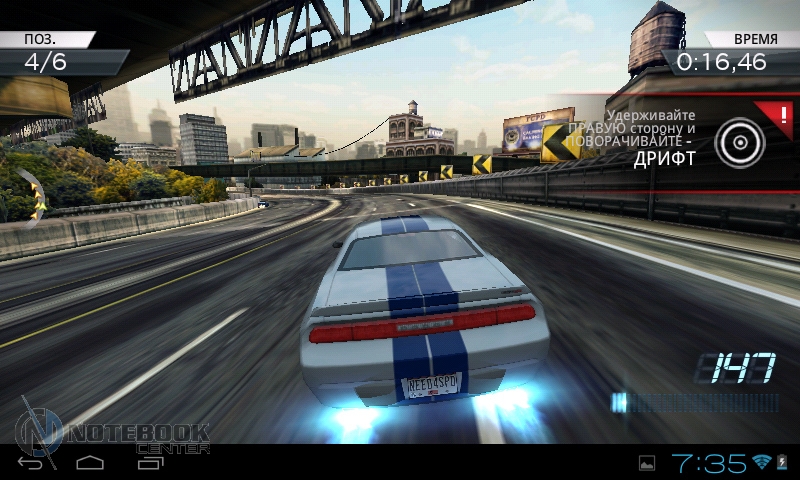Open the Android recent apps list
800x480 pixels.
coord(149,463)
